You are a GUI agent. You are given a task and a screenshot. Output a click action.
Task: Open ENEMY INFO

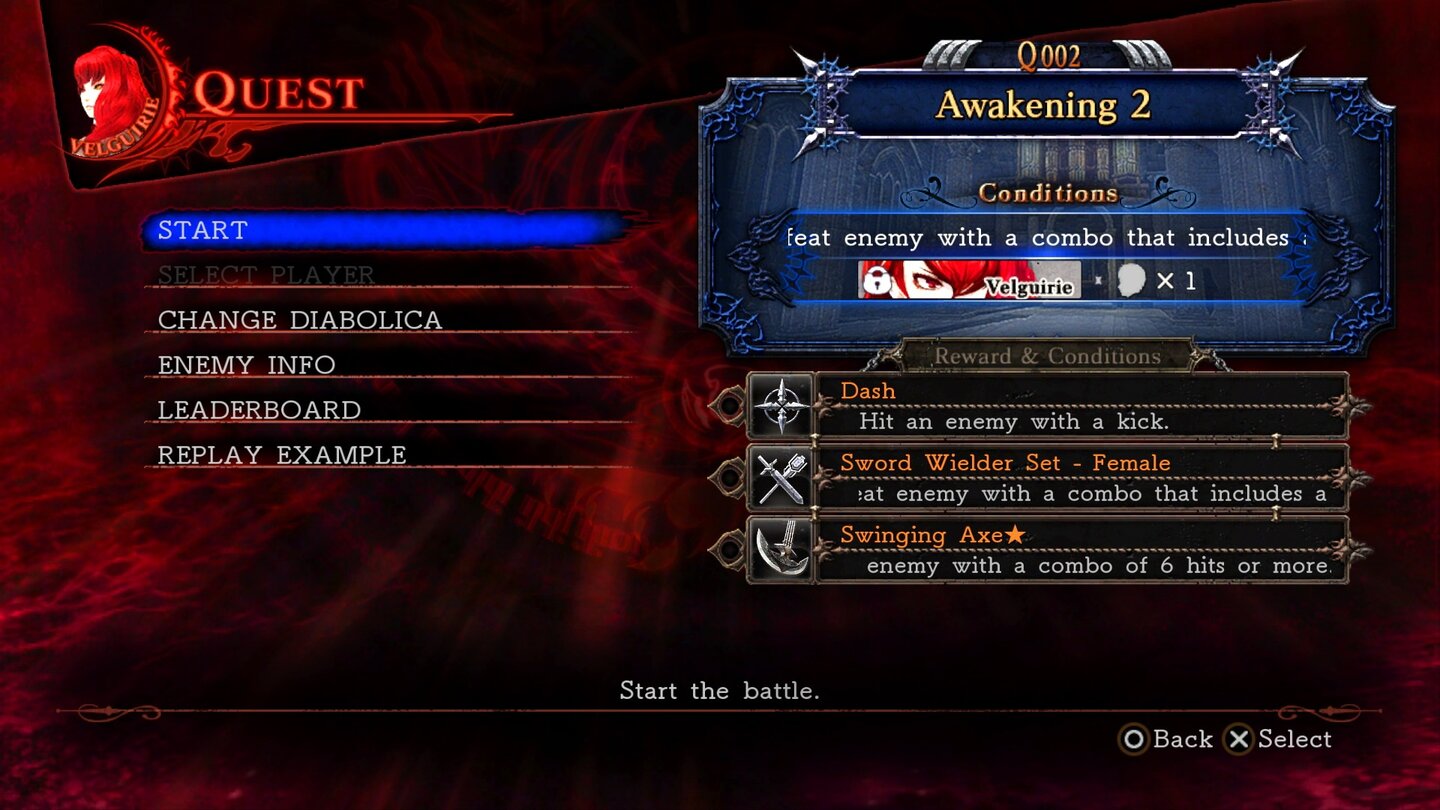[x=245, y=364]
